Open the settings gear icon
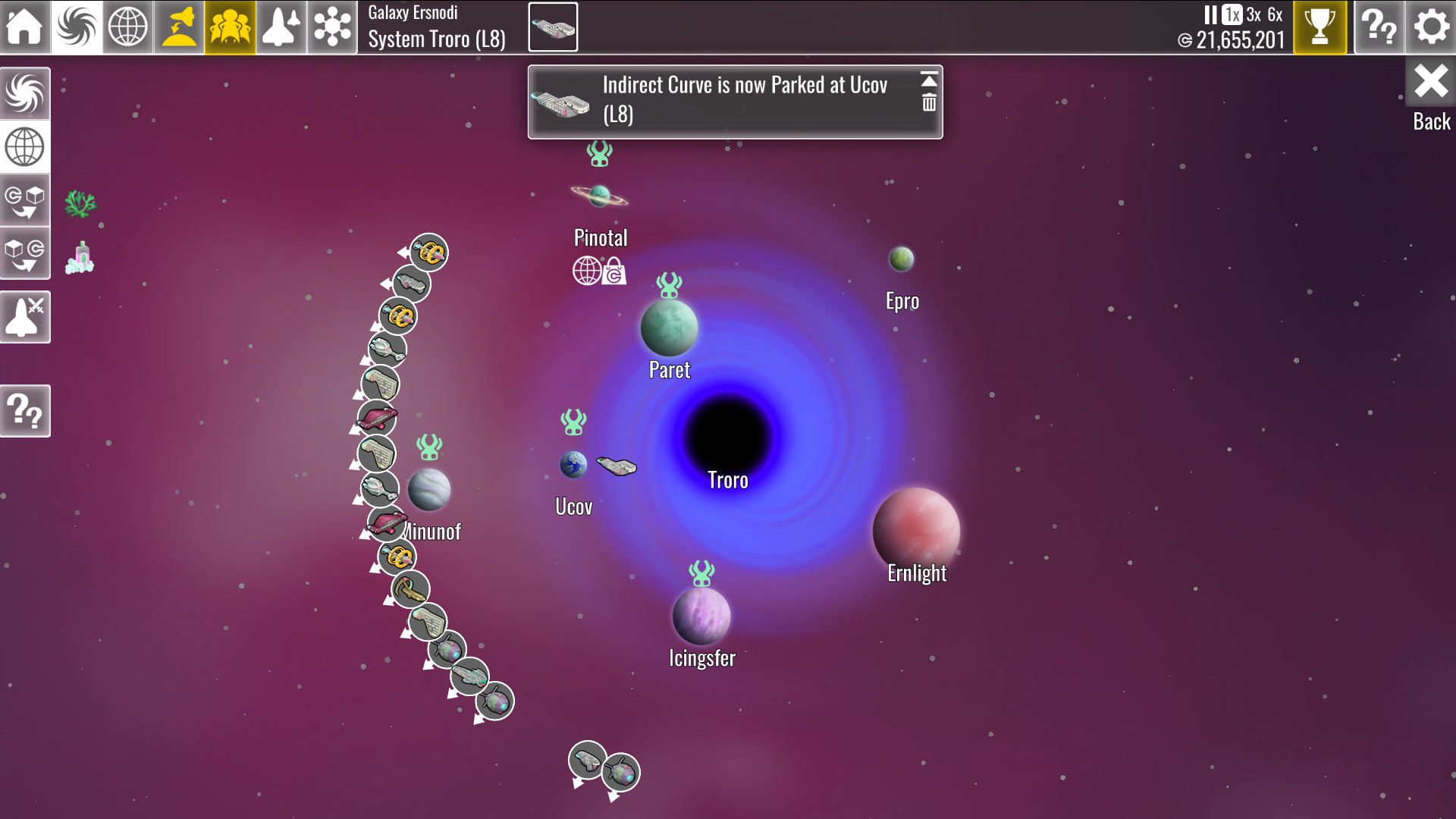Viewport: 1456px width, 819px height. click(x=1430, y=27)
